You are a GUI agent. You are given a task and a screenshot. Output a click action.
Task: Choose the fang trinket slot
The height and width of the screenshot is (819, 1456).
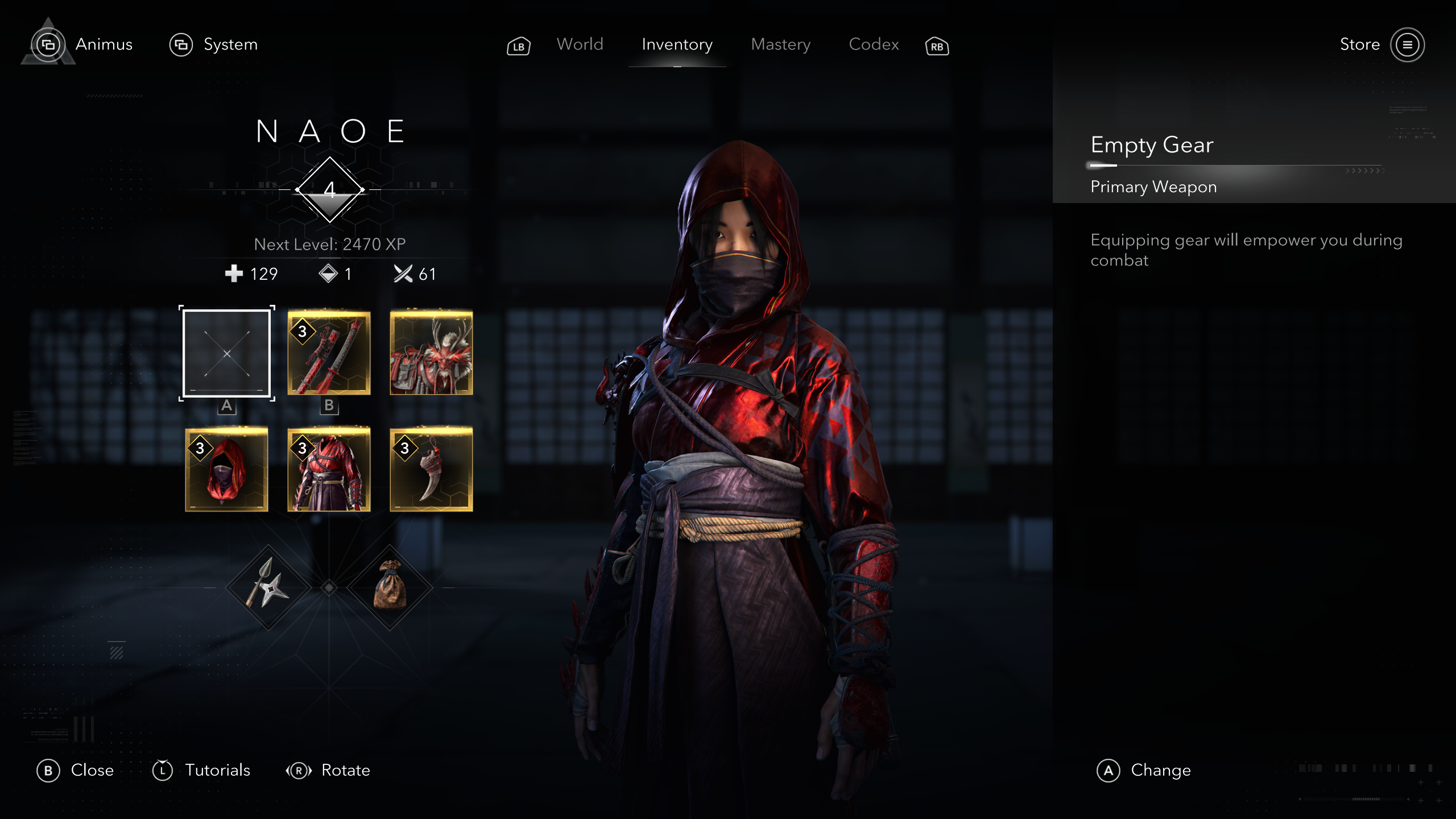[431, 470]
